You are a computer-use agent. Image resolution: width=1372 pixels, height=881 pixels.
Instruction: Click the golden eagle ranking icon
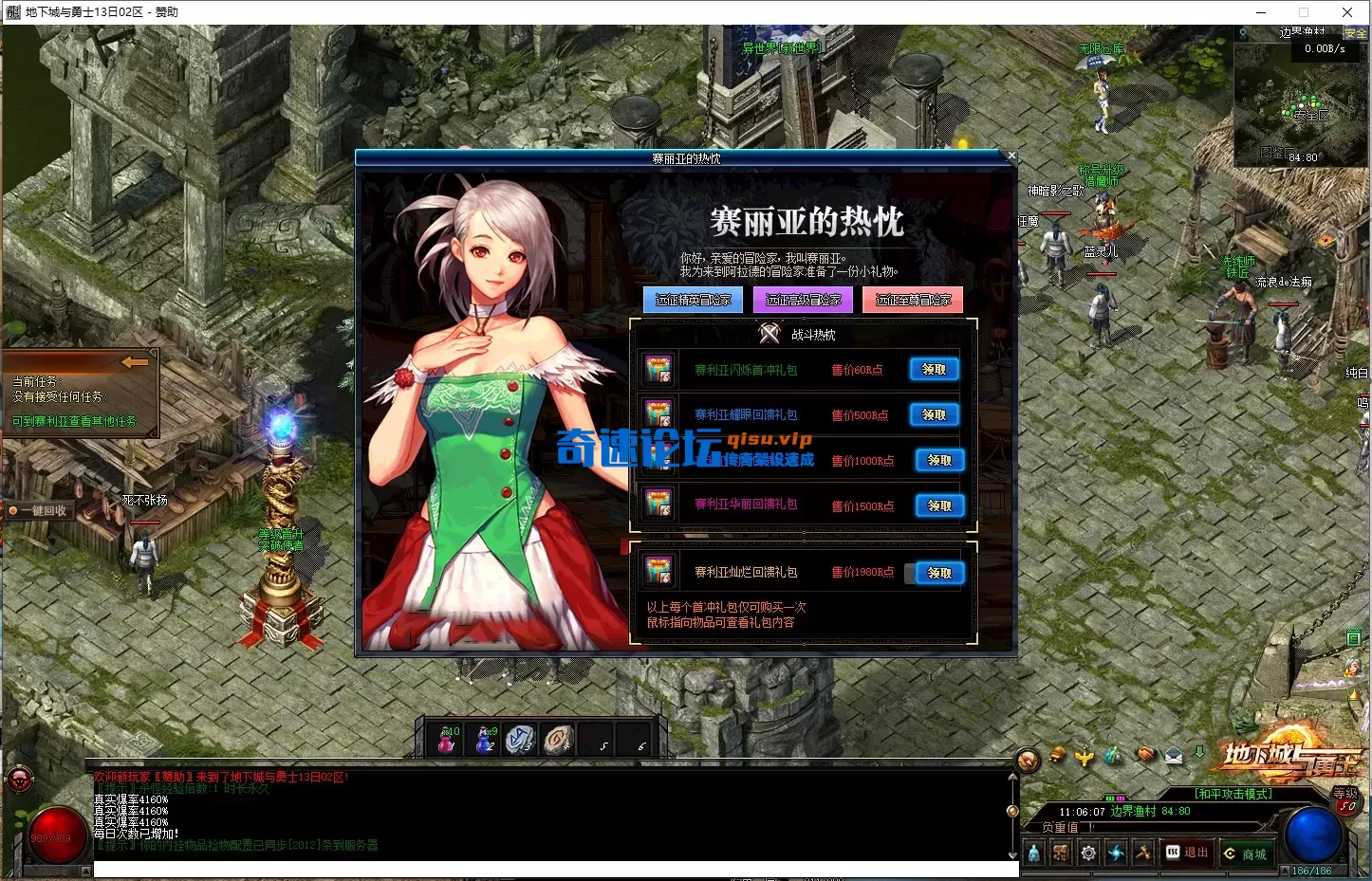(1084, 755)
